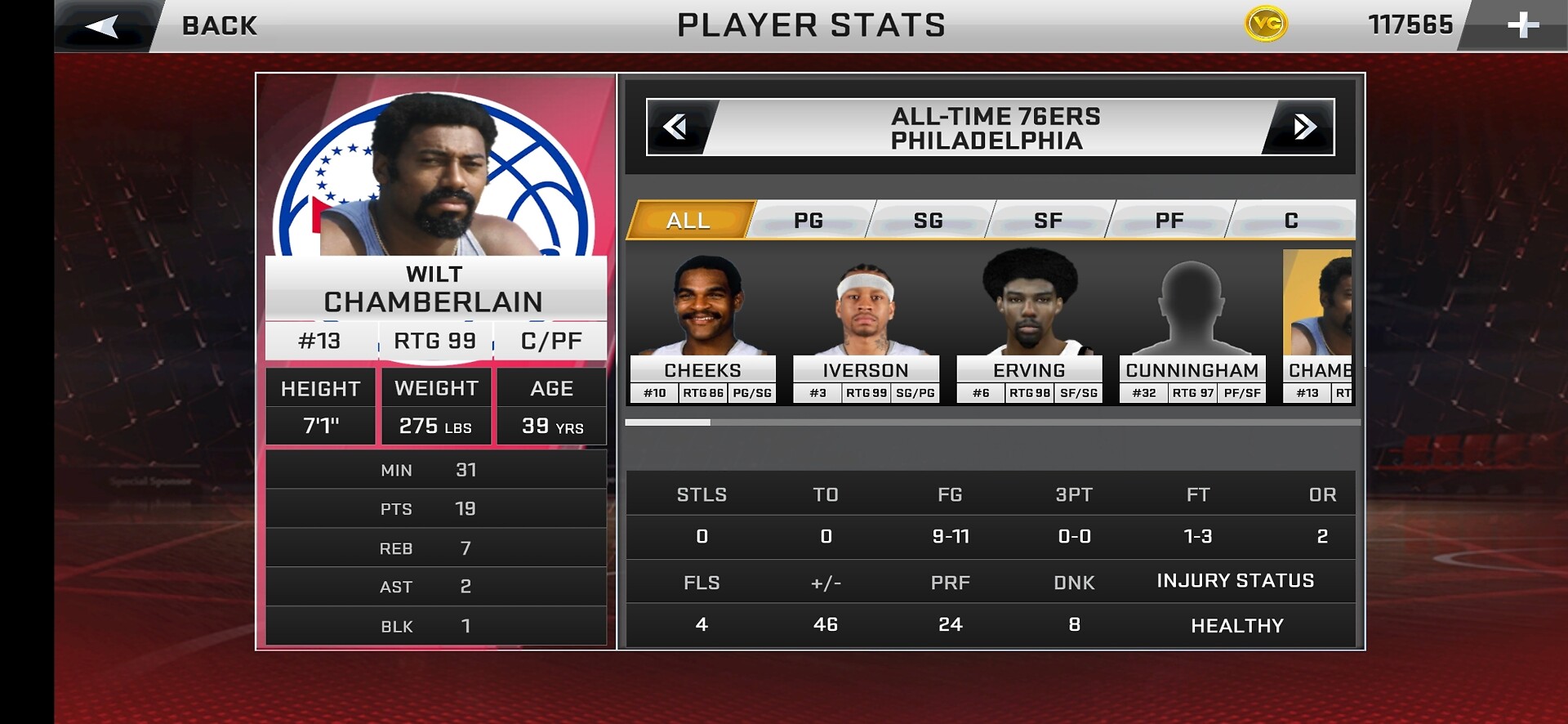Filter players by PG tab
This screenshot has width=1568, height=724.
tap(808, 221)
